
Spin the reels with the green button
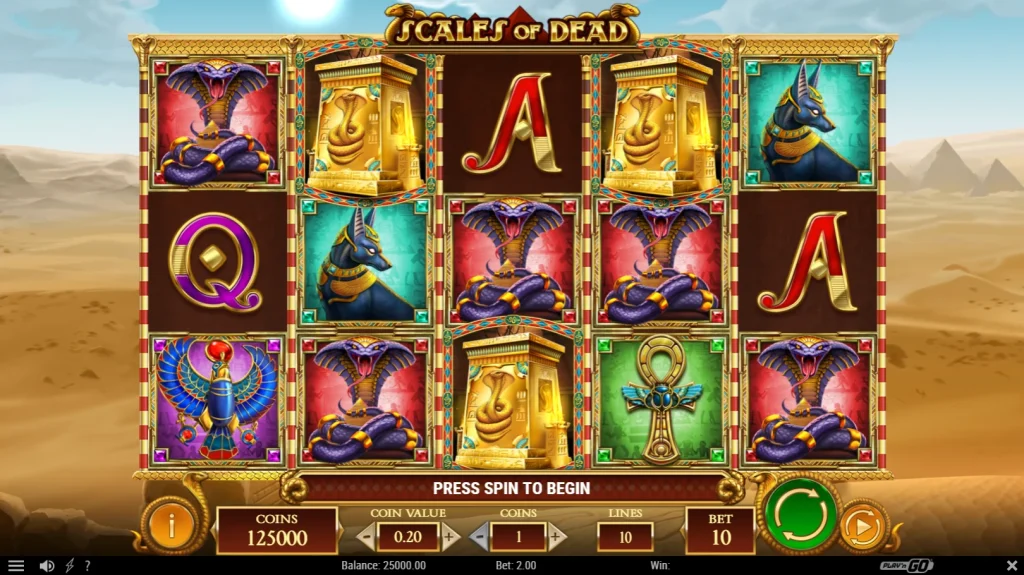tap(802, 516)
